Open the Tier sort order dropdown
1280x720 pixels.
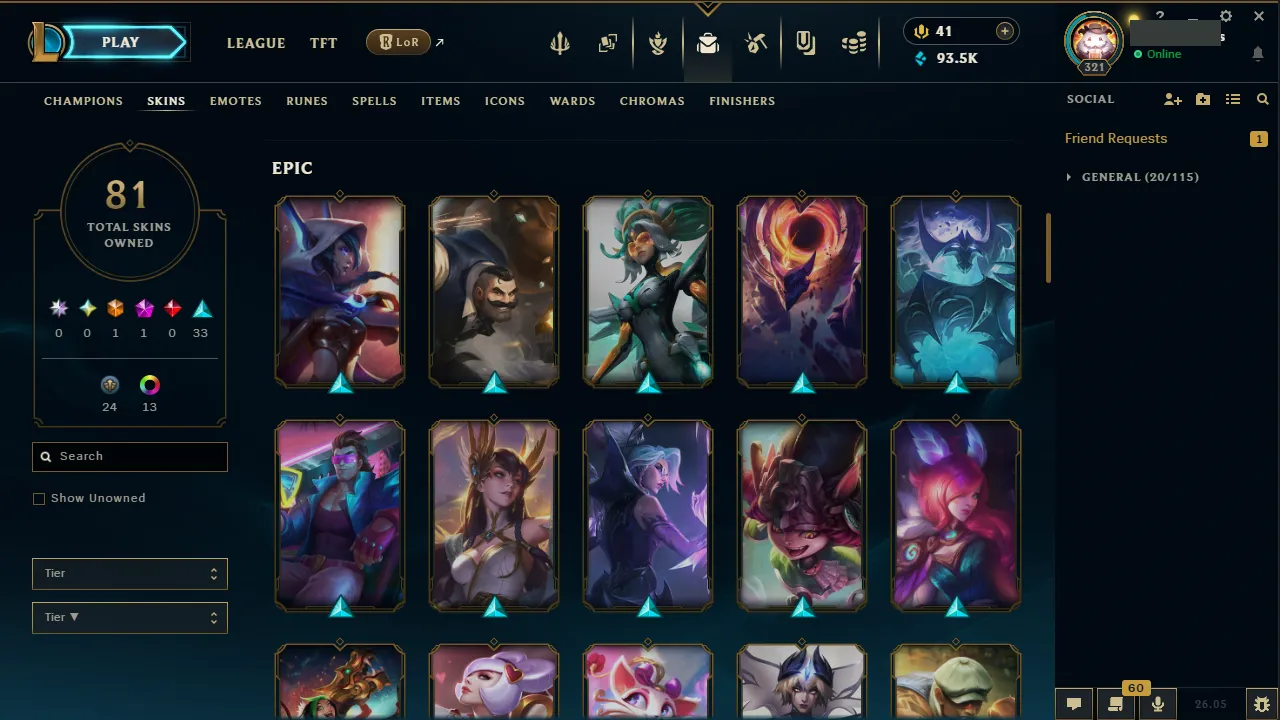(x=129, y=617)
